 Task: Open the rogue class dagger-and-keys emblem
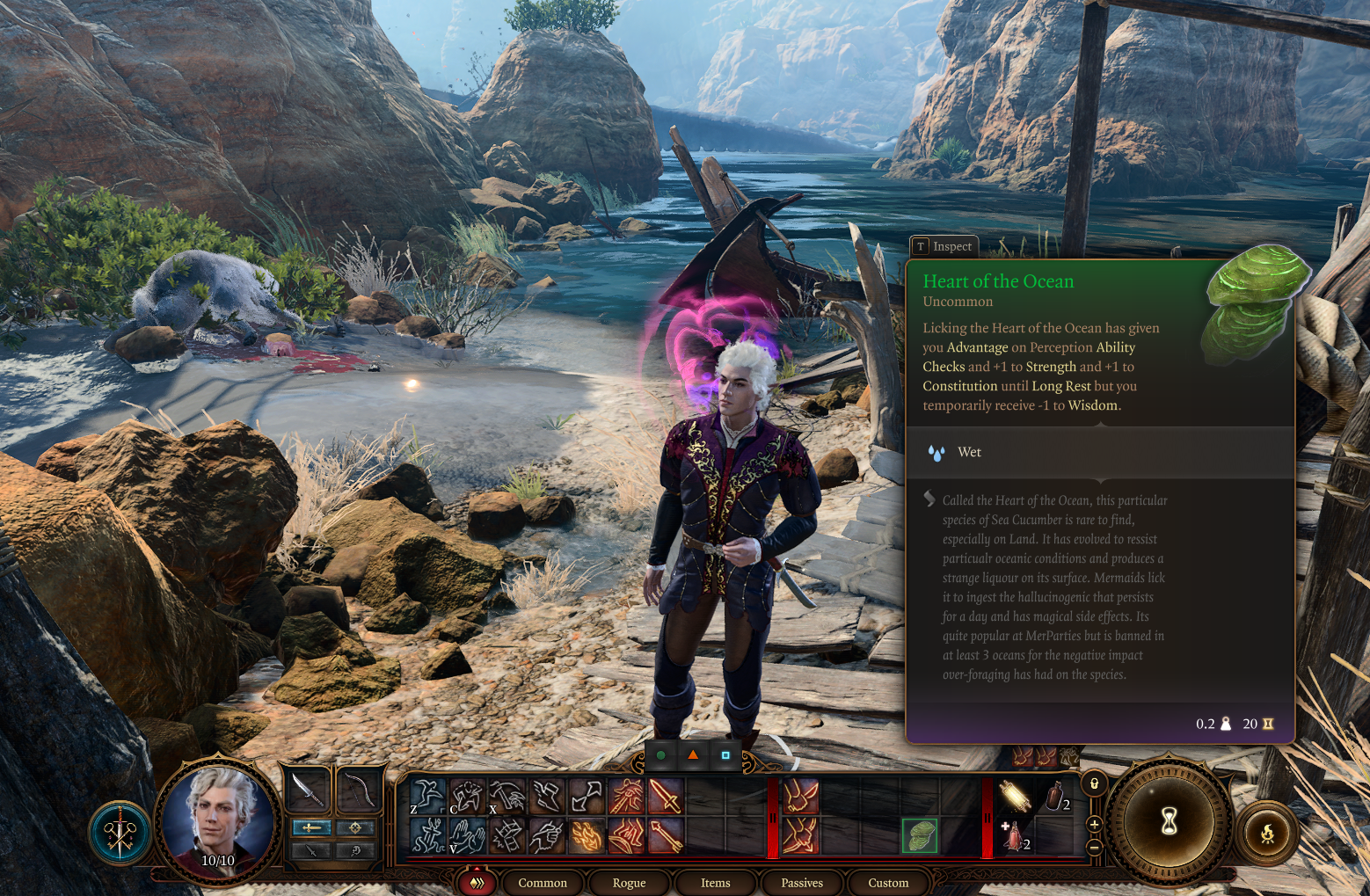[x=120, y=831]
